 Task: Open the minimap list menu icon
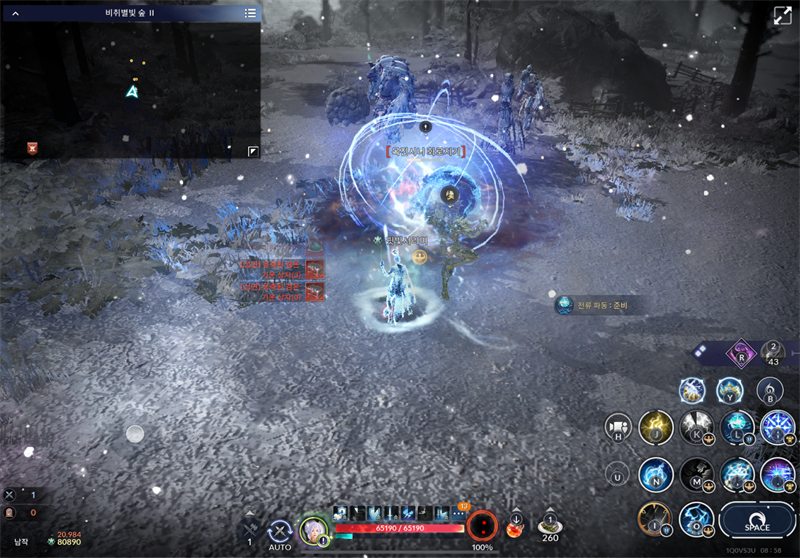pyautogui.click(x=250, y=13)
